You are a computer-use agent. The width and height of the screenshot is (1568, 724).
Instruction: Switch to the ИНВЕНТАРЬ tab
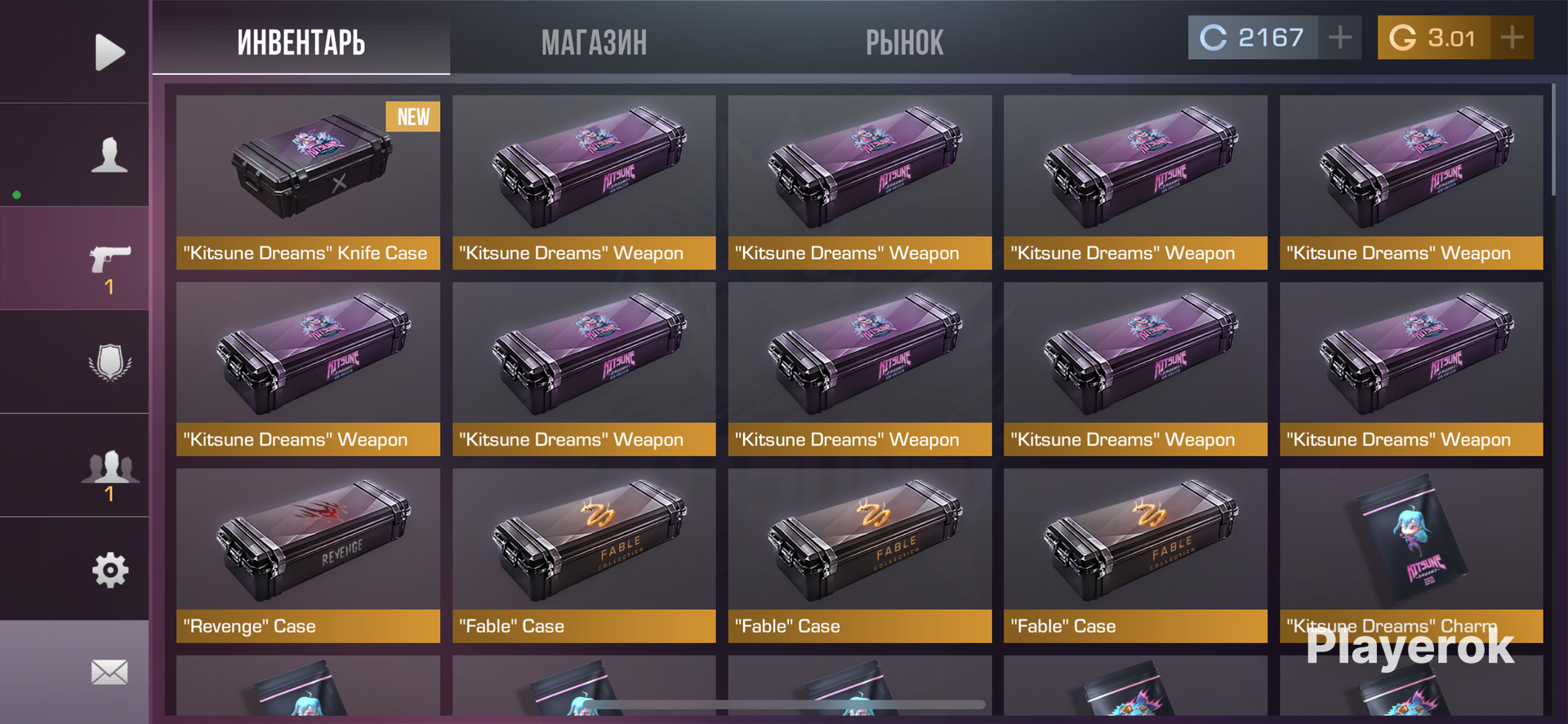coord(301,42)
